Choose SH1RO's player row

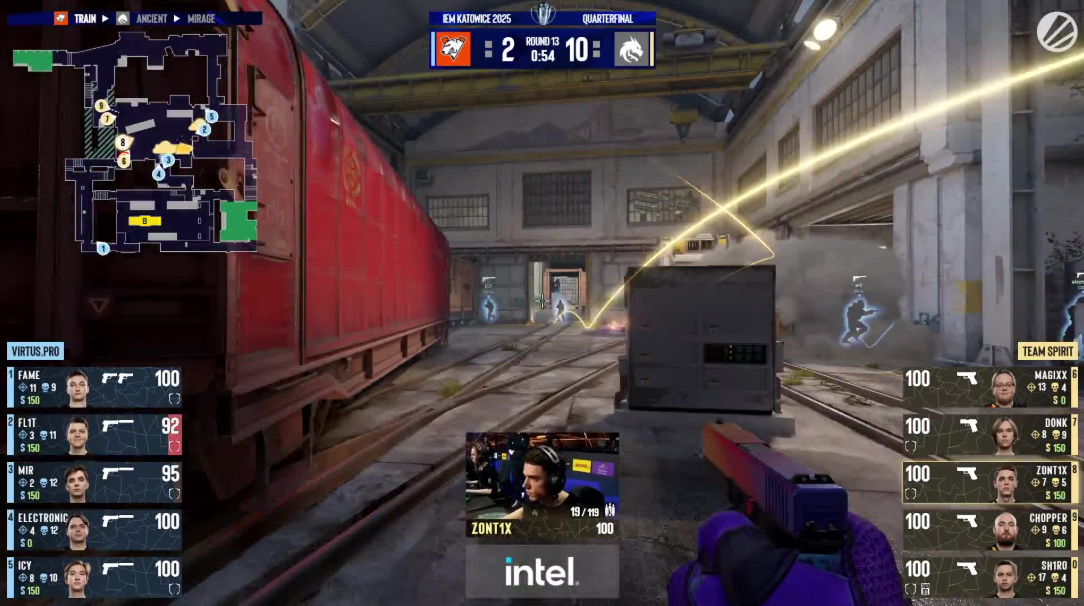(x=990, y=577)
